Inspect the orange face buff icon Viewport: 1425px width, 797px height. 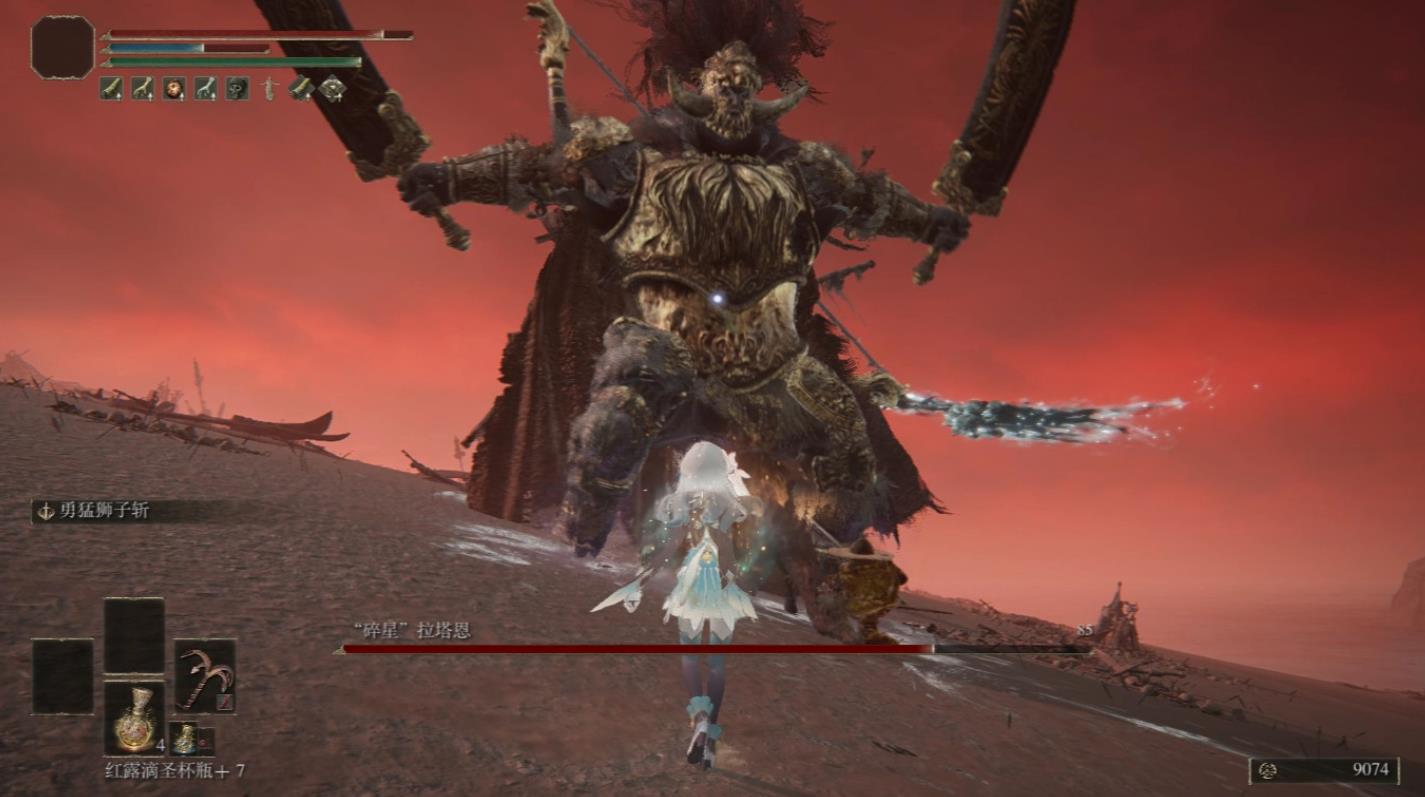[174, 89]
